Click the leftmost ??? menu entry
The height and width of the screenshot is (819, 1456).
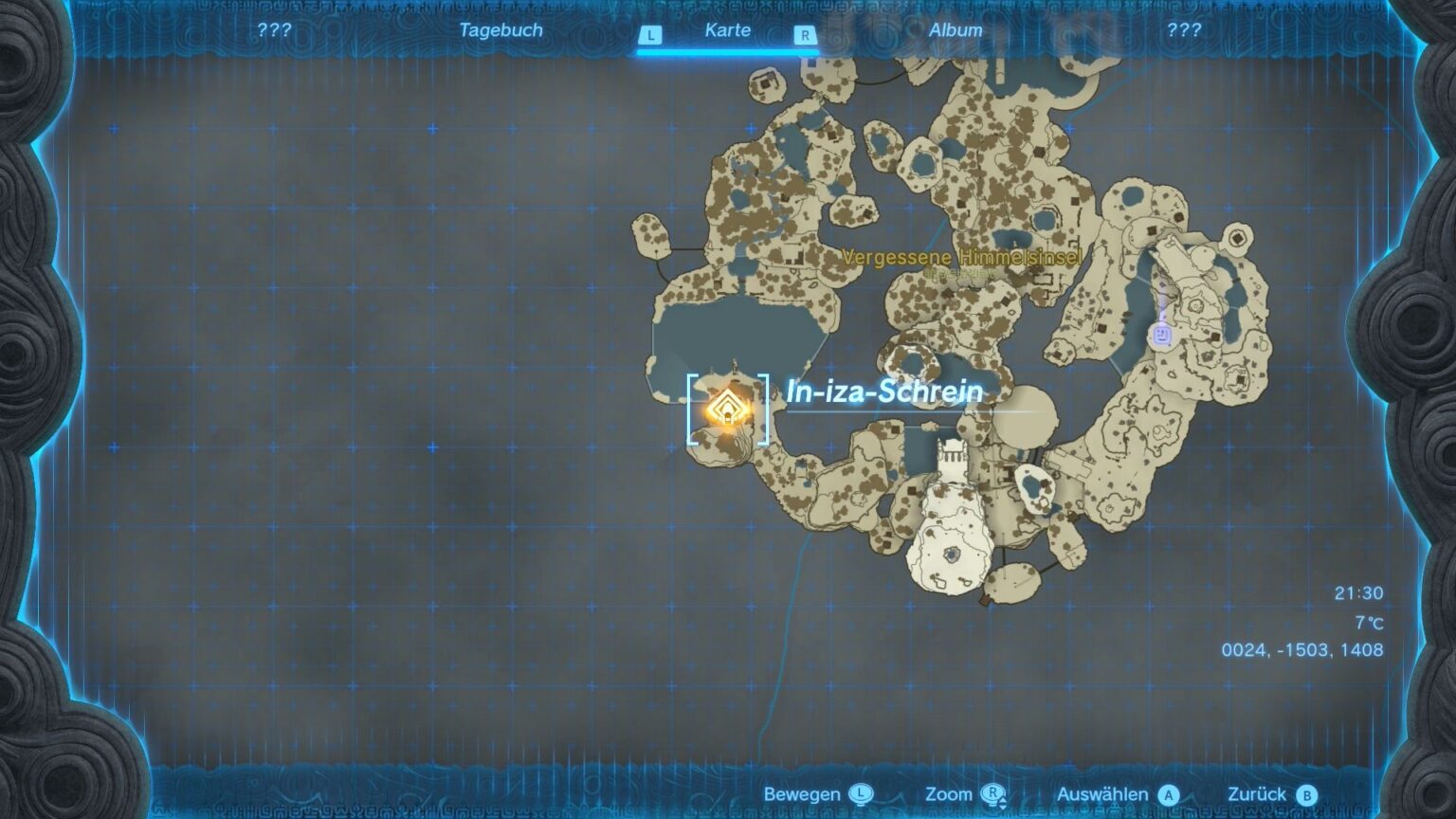point(273,30)
